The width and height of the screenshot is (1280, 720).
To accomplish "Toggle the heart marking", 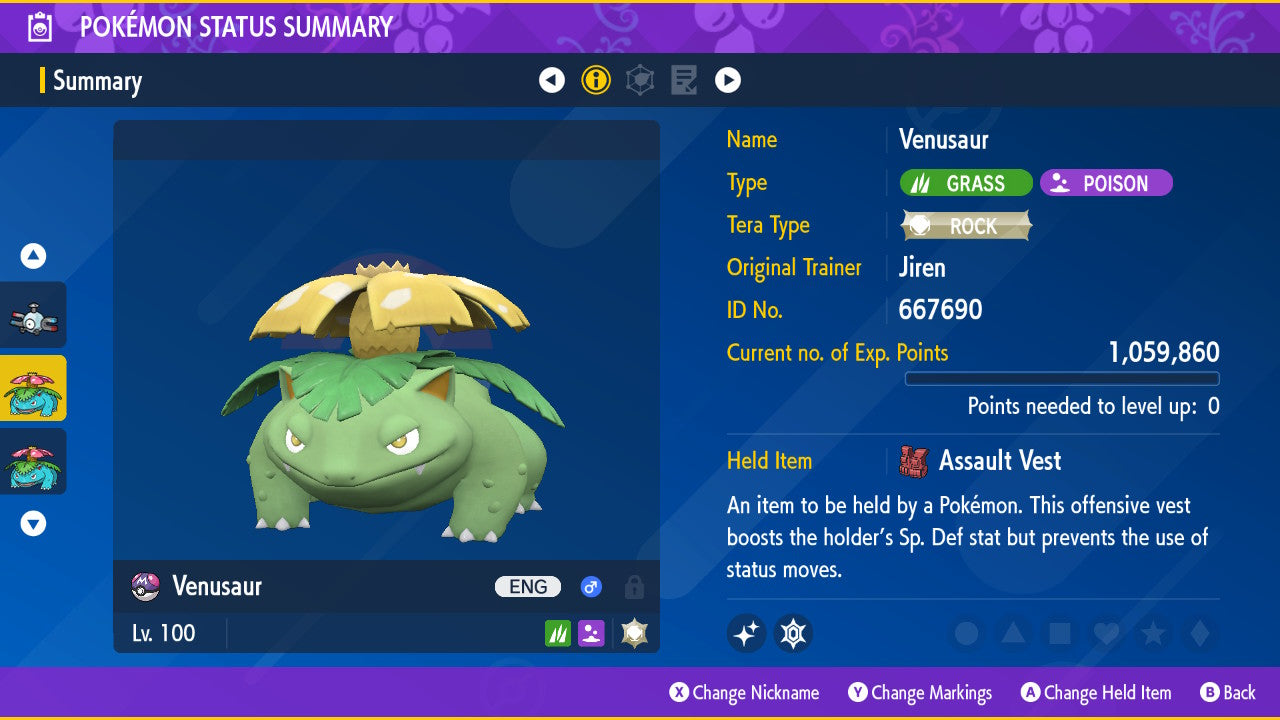I will click(x=1106, y=633).
